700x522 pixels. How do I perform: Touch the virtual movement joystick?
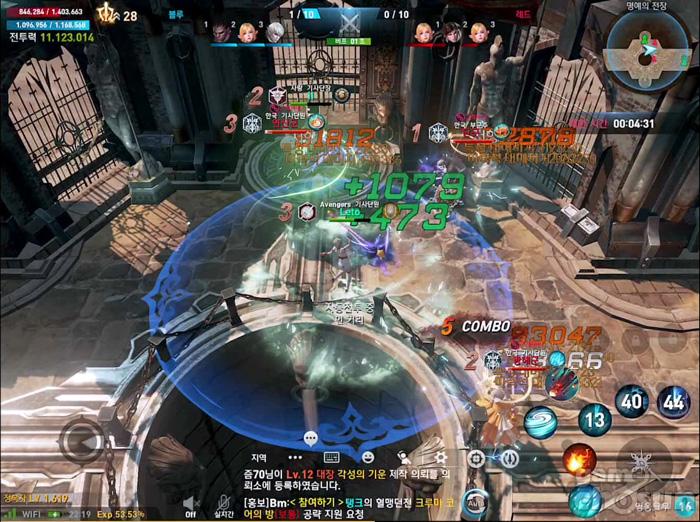[80, 438]
